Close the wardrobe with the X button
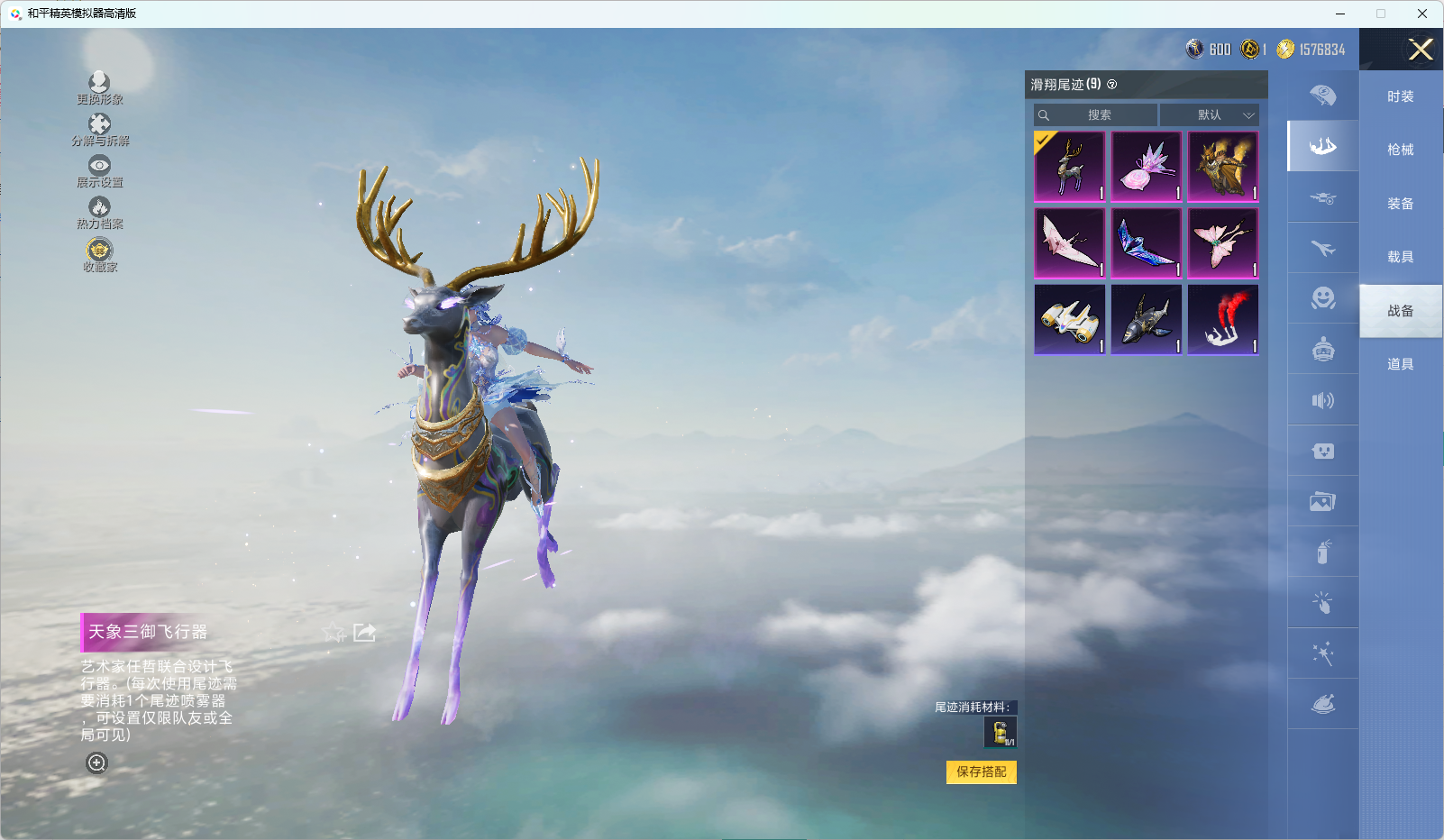 1421,50
